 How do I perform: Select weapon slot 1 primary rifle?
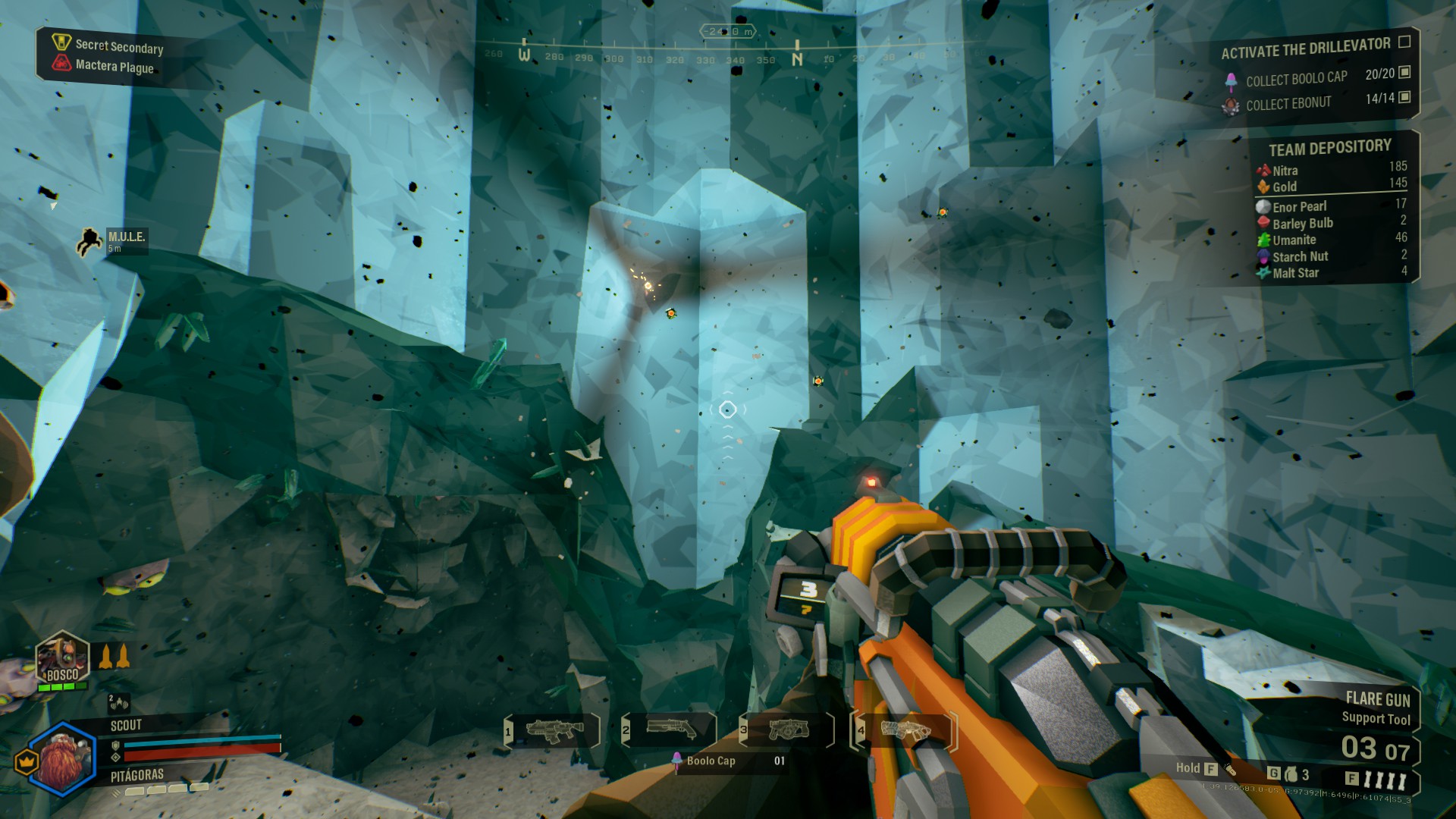554,730
